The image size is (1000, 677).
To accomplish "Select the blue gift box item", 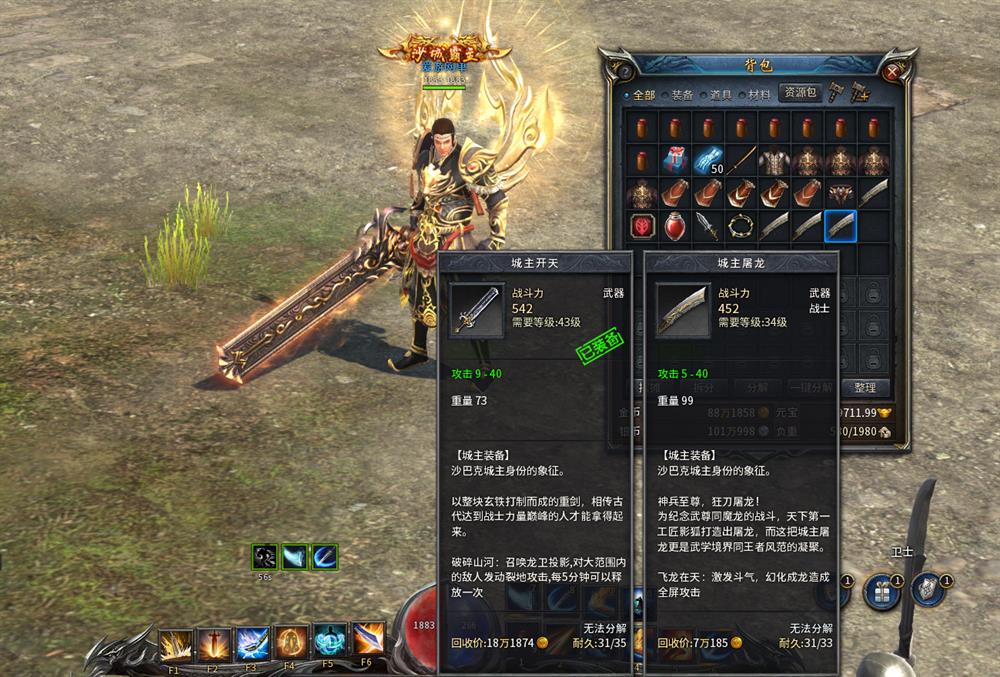I will [674, 160].
